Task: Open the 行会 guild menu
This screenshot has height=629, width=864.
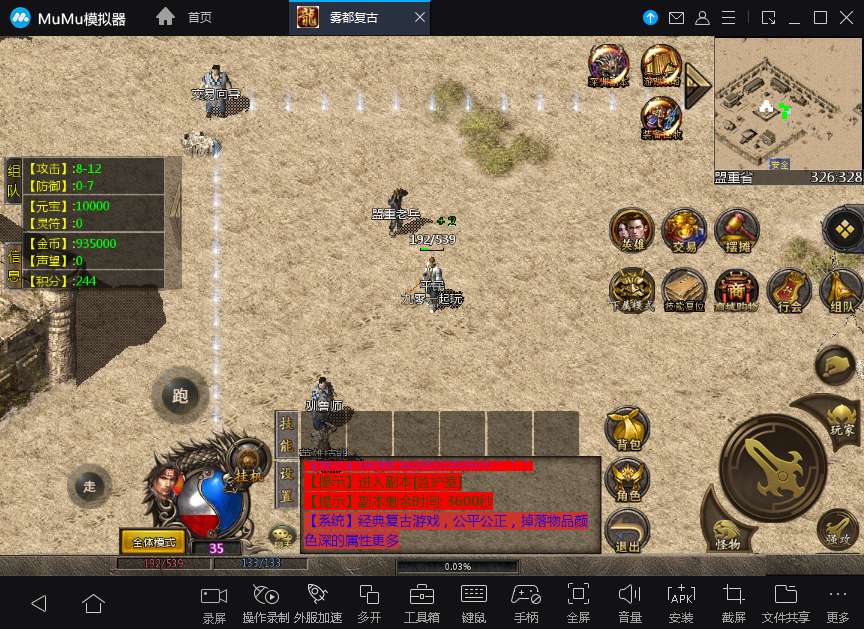Action: 789,290
